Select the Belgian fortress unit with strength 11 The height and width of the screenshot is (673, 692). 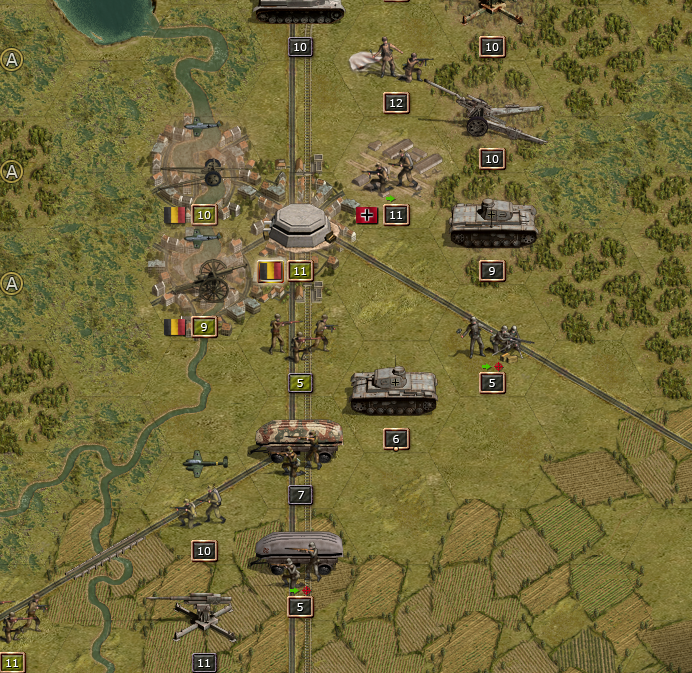point(300,226)
